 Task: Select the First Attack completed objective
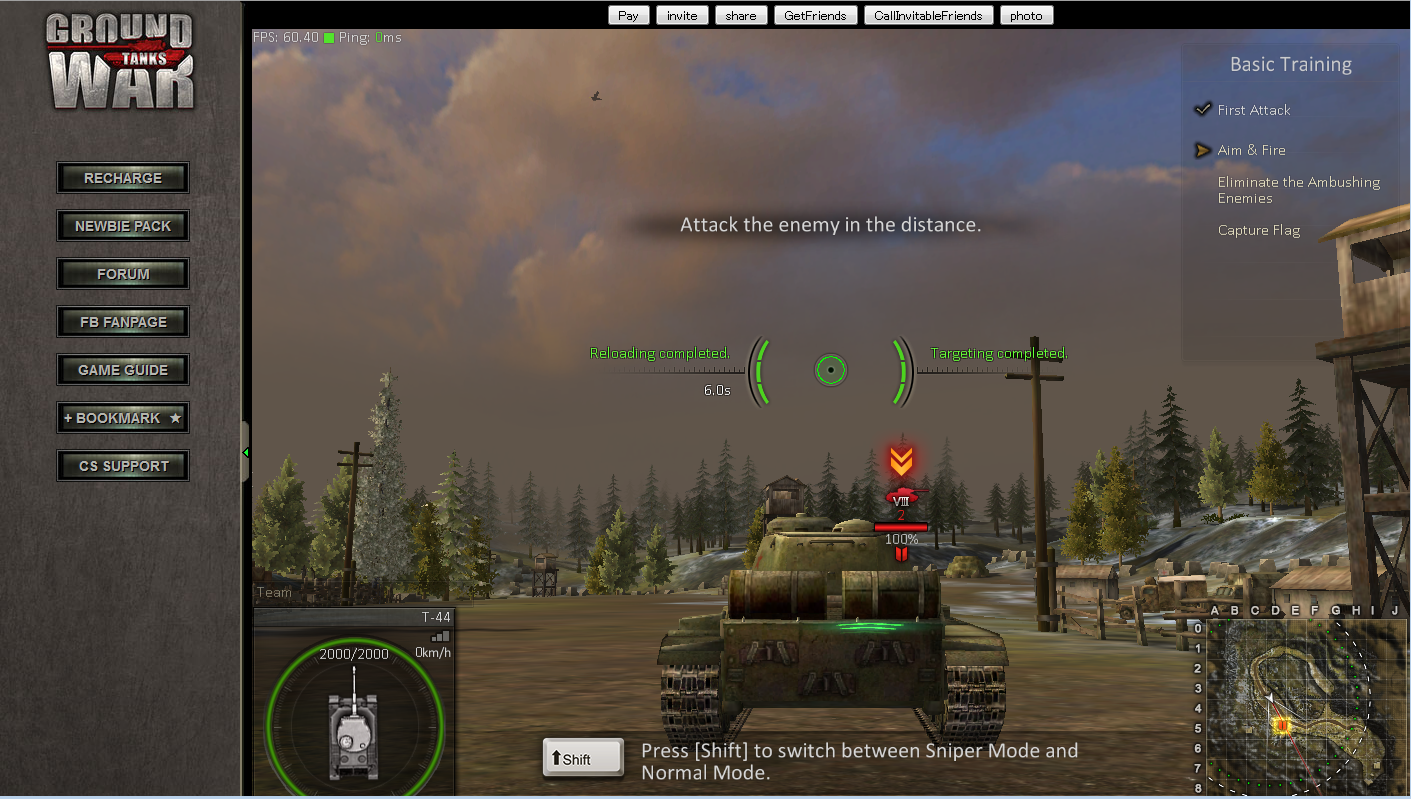1253,110
